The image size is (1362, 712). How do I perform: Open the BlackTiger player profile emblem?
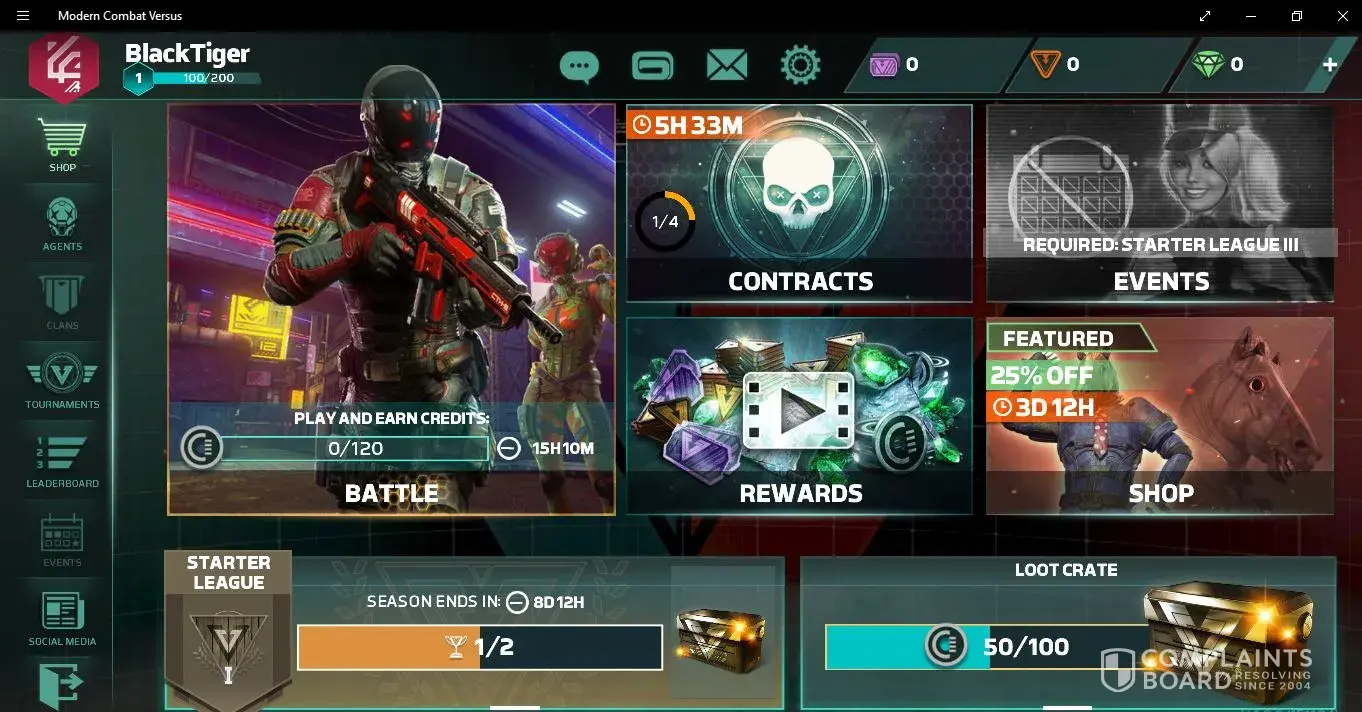coord(64,67)
